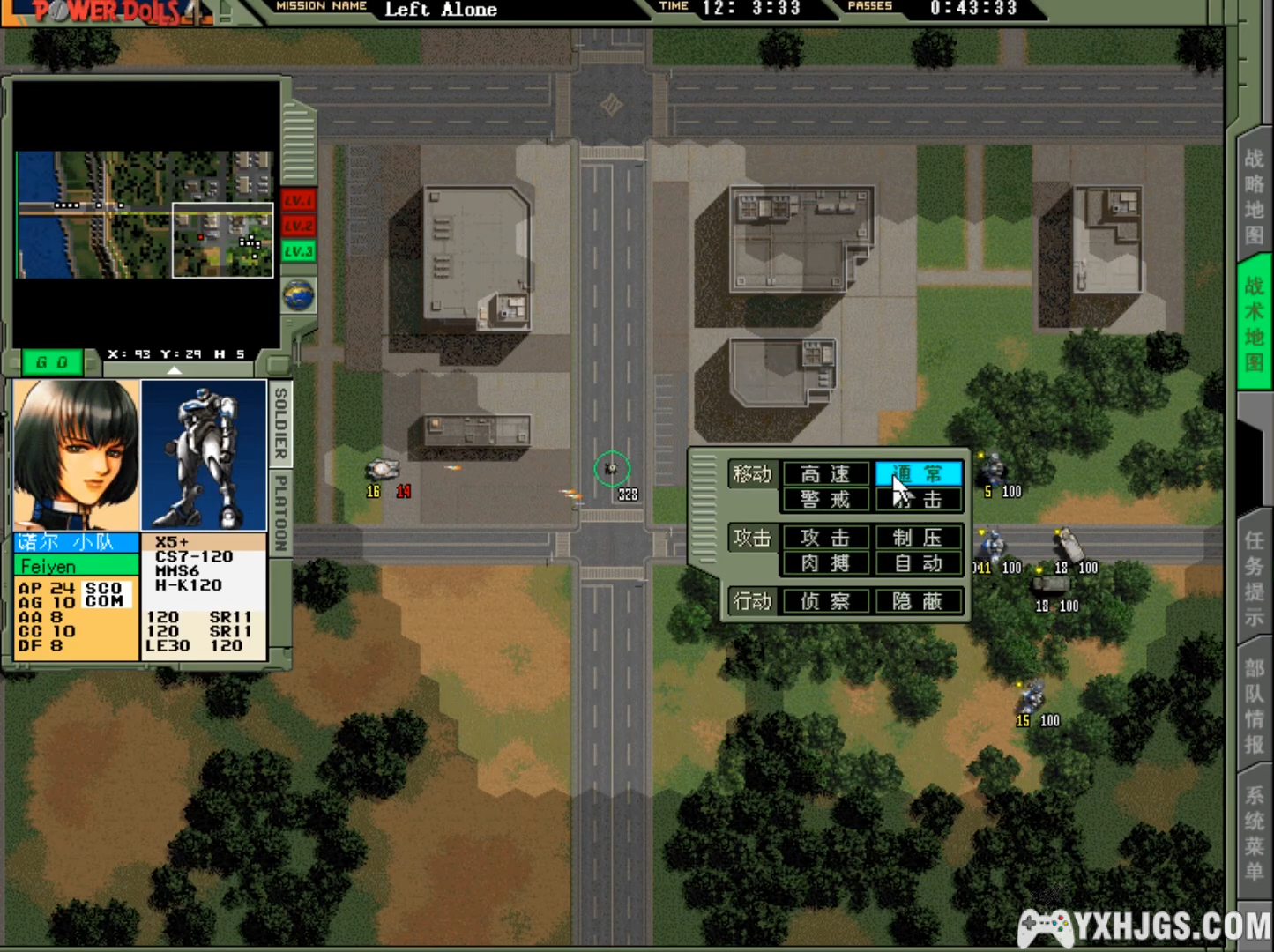Select the 隐蔽 conceal action
This screenshot has height=952, width=1274.
(918, 601)
